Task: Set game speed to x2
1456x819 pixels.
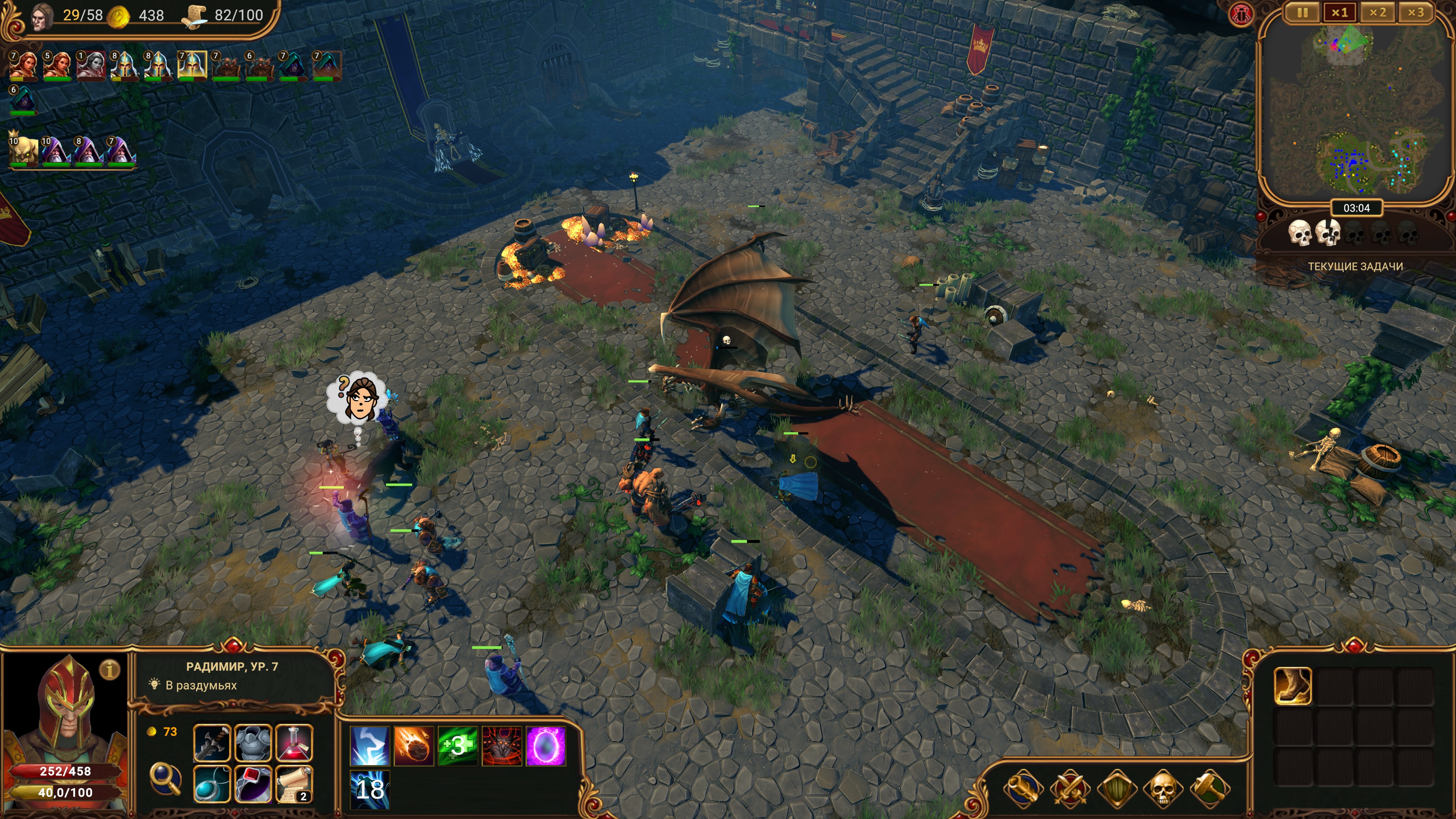Action: (1378, 13)
